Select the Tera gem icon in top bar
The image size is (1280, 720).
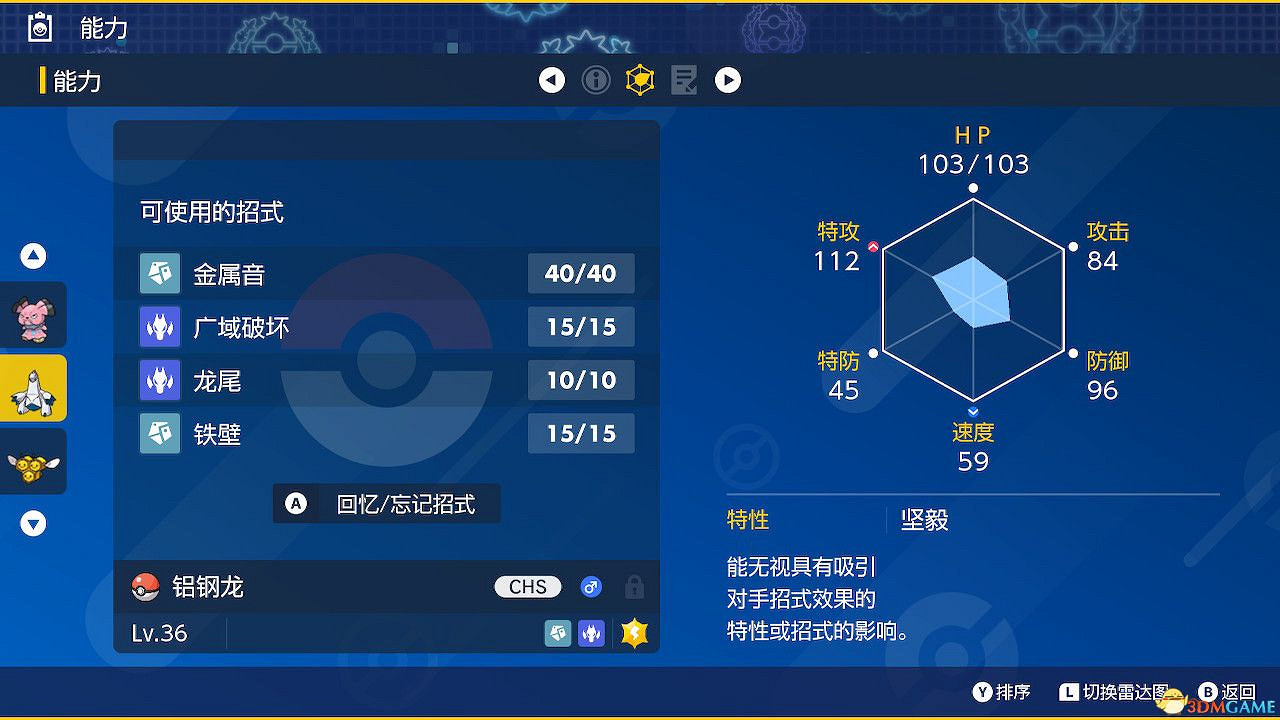tap(639, 80)
